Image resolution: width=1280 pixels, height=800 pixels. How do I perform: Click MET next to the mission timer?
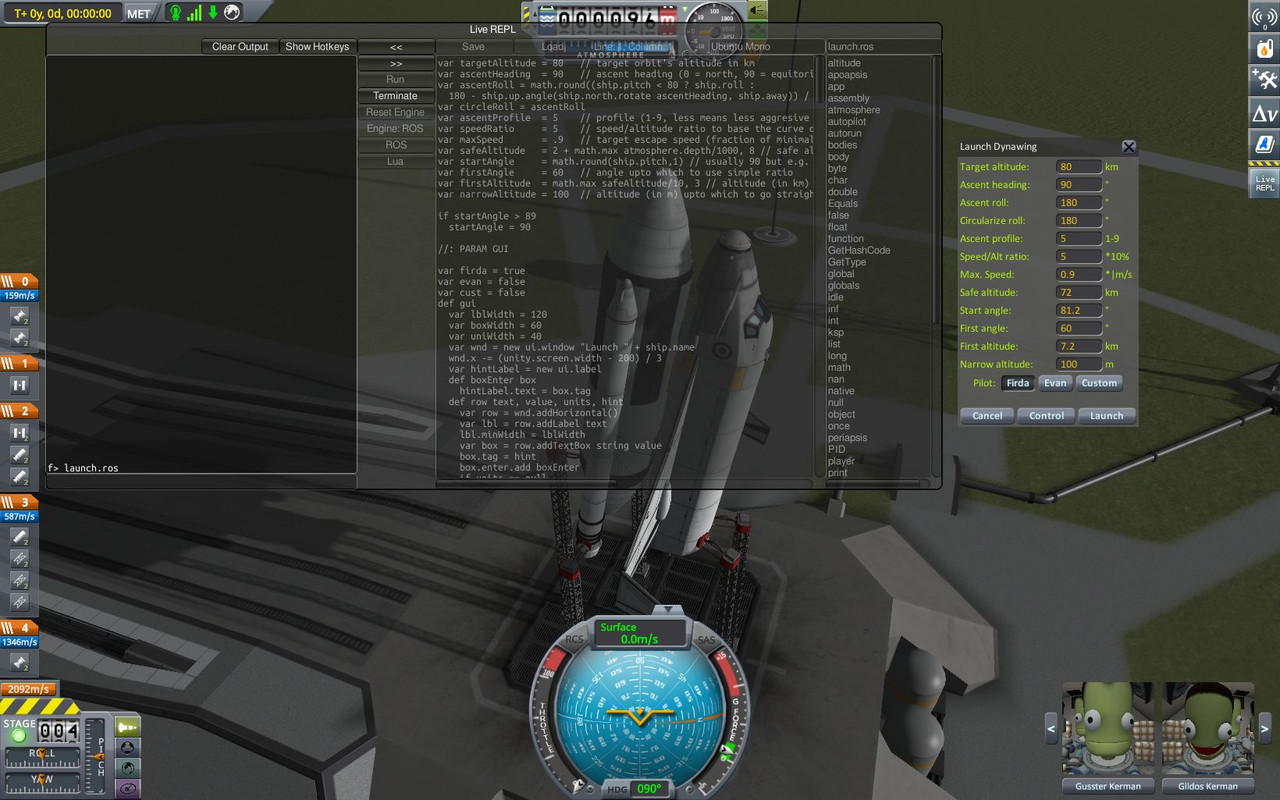click(x=138, y=13)
